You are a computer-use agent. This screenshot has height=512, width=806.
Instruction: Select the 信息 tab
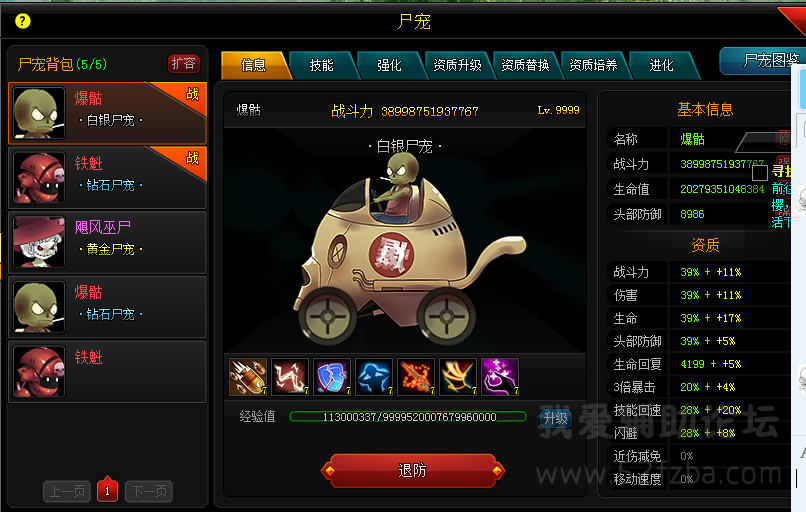(x=254, y=65)
